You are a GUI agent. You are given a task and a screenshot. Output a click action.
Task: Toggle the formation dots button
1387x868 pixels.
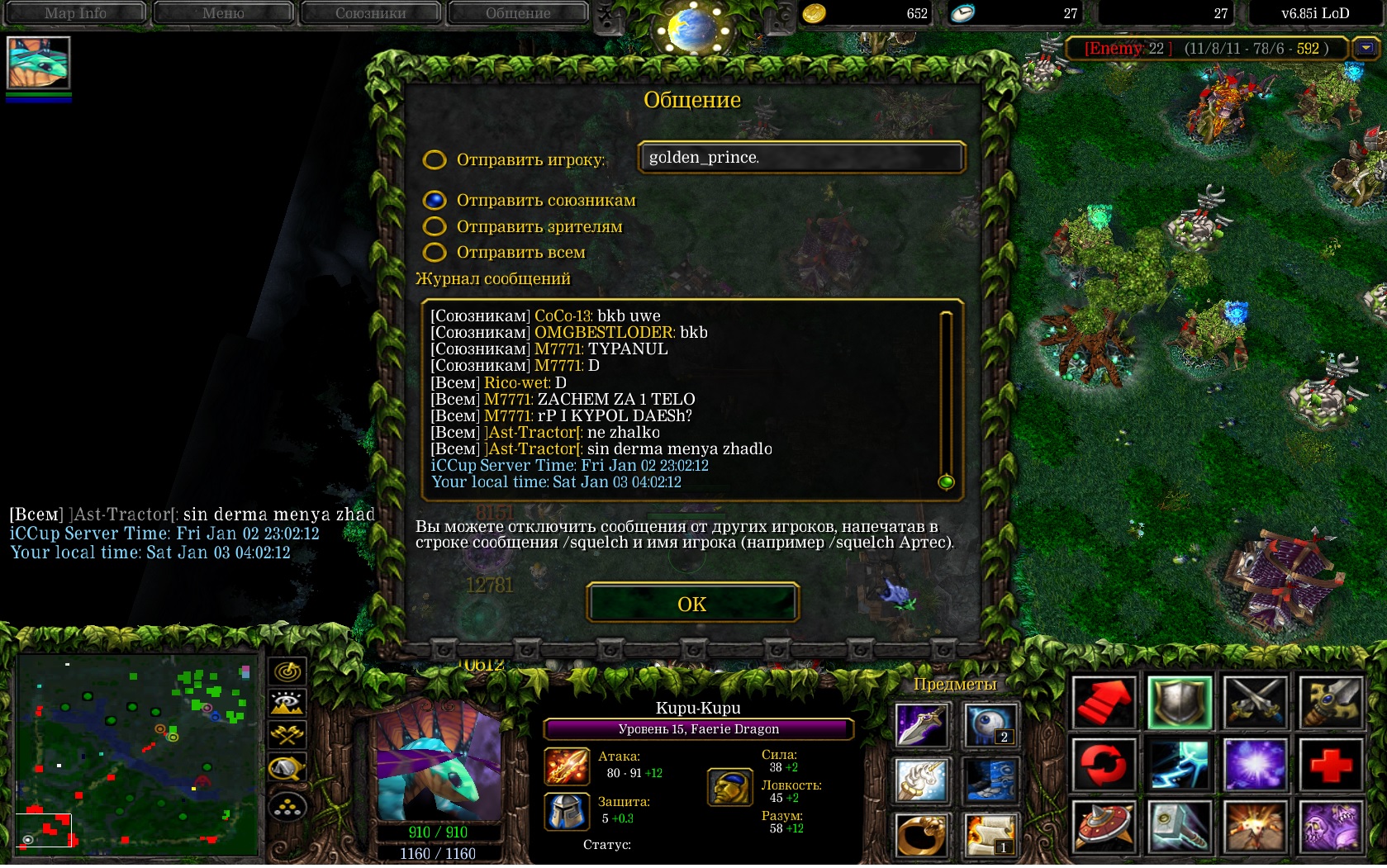pos(287,807)
